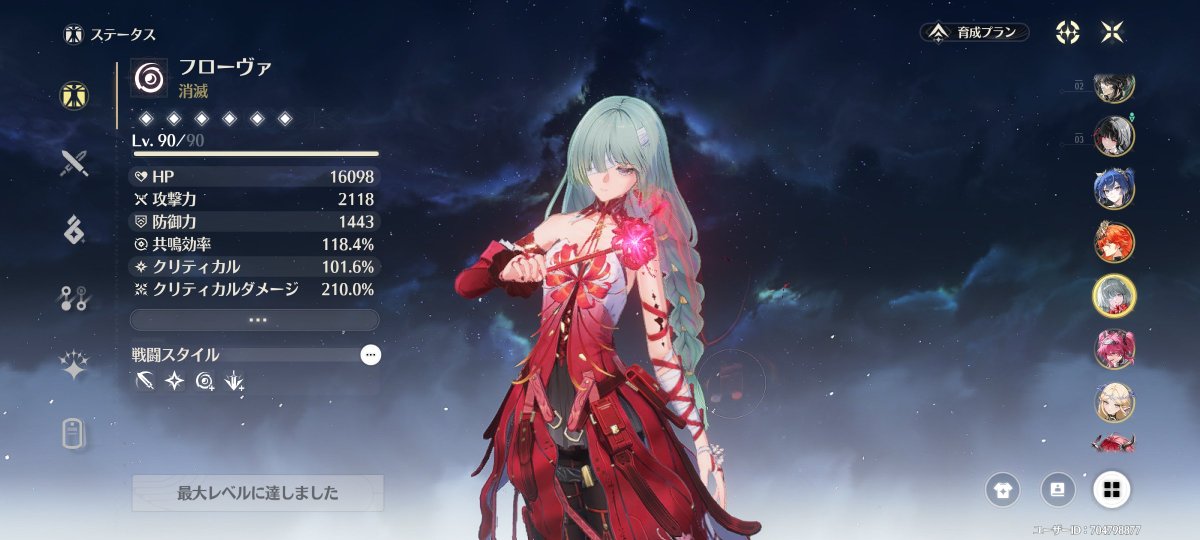Select the dark-haired character portrait numbered 02
The width and height of the screenshot is (1200, 540).
click(1113, 88)
